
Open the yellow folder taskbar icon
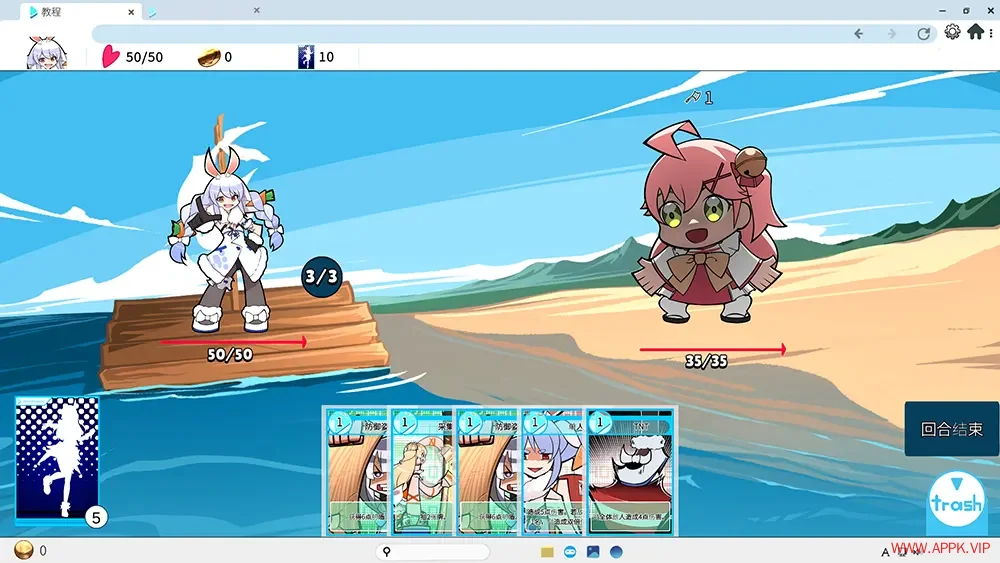[x=547, y=551]
